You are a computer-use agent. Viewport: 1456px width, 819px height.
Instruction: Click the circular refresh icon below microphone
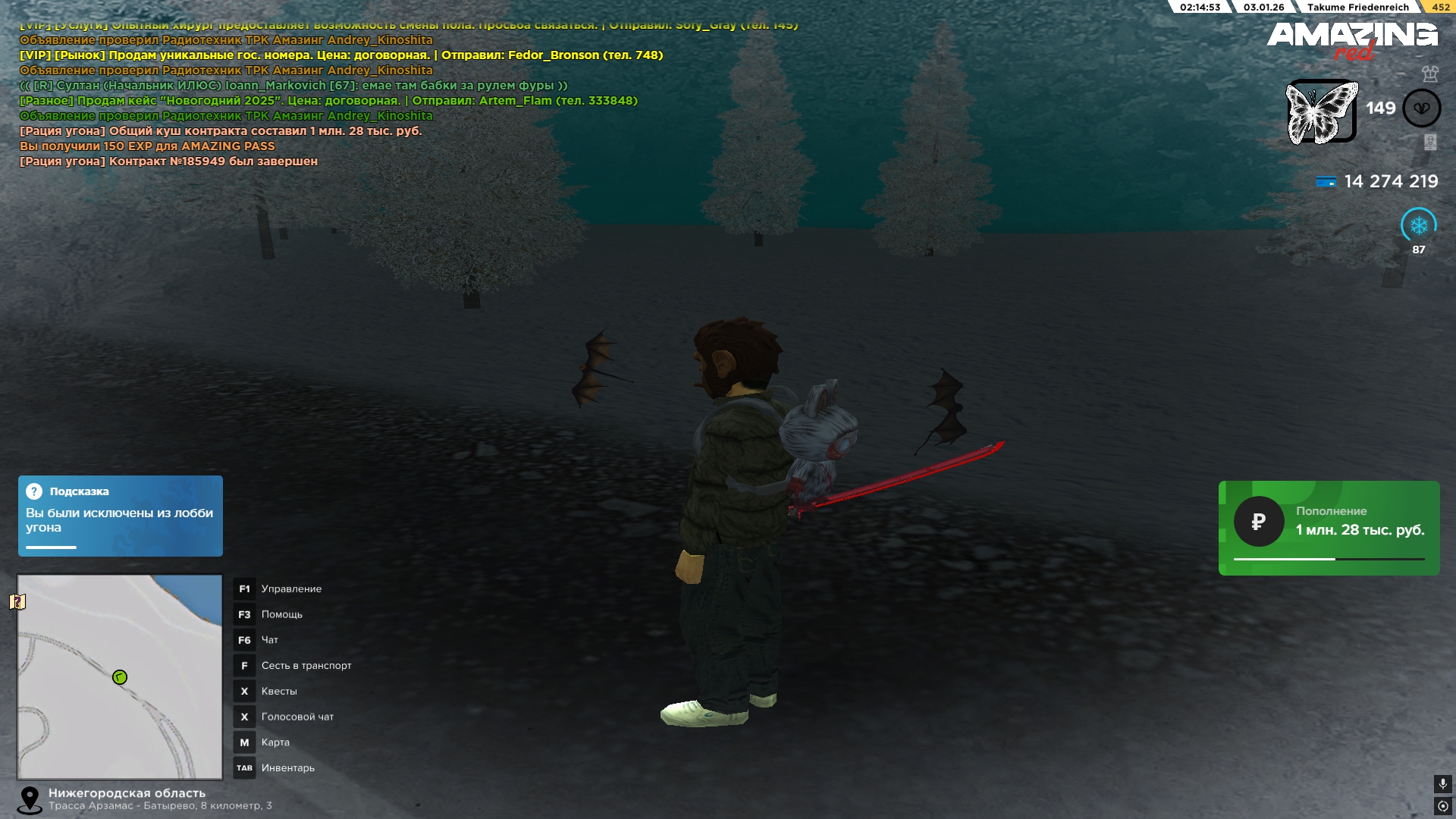tap(1442, 806)
